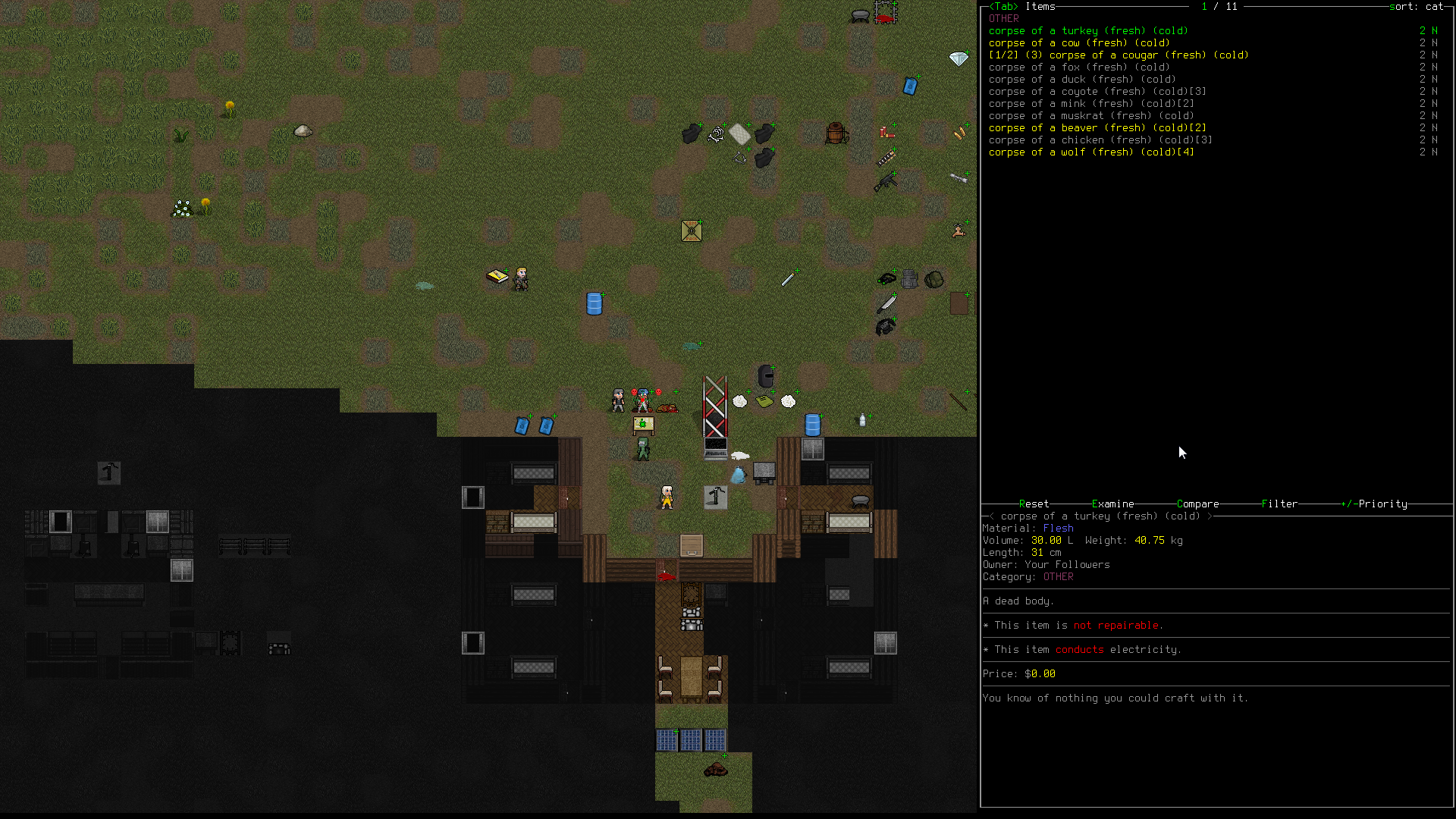This screenshot has width=1456, height=819.
Task: Select the fox corpse row
Action: [1078, 67]
